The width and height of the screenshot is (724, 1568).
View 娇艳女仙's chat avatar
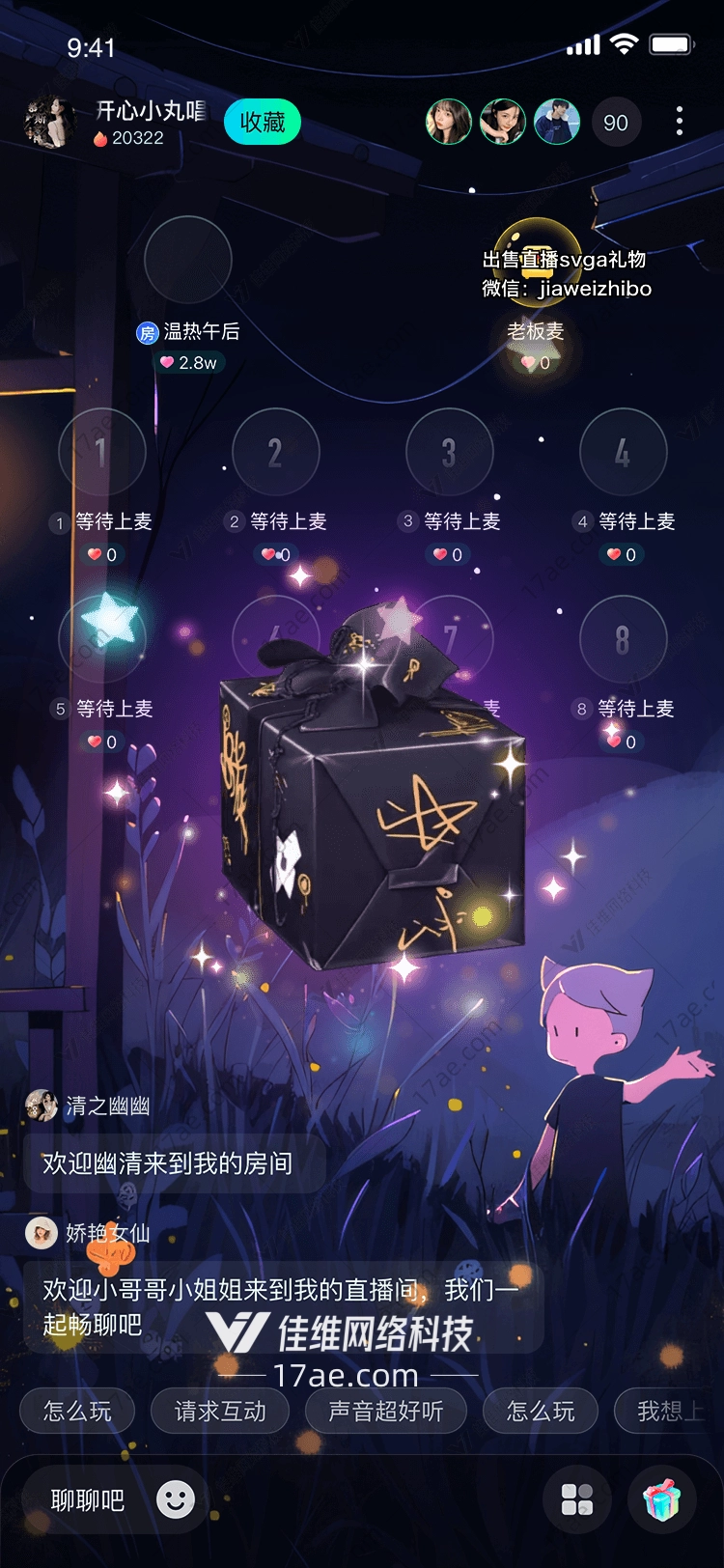42,1233
